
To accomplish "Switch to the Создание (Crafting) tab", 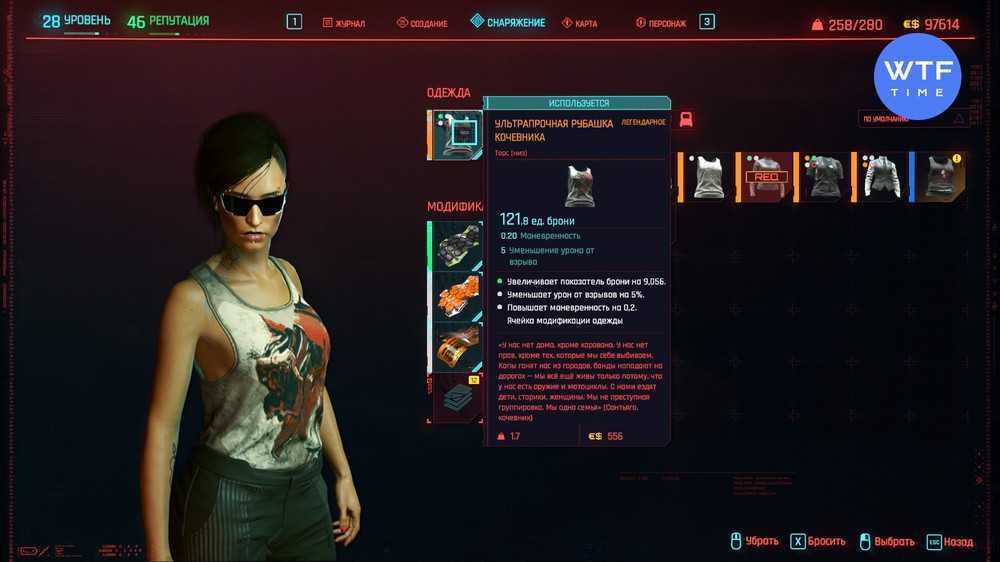I will pos(421,23).
